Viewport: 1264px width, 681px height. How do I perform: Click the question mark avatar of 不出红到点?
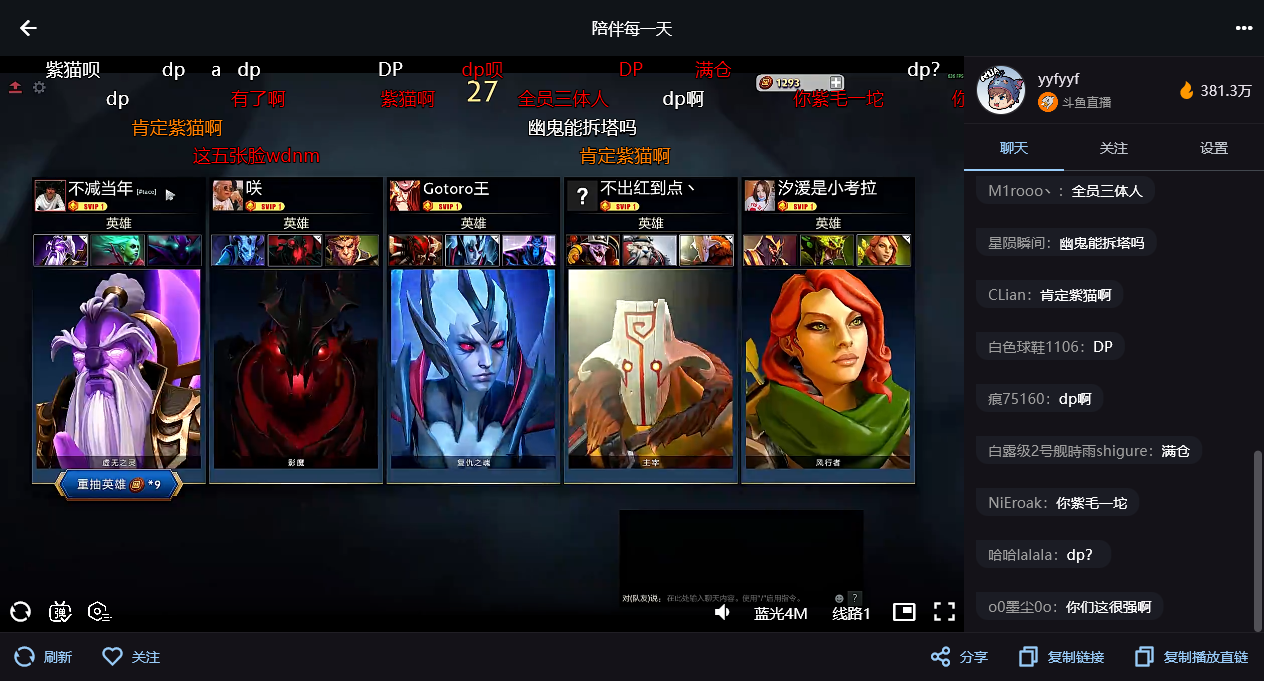point(582,195)
